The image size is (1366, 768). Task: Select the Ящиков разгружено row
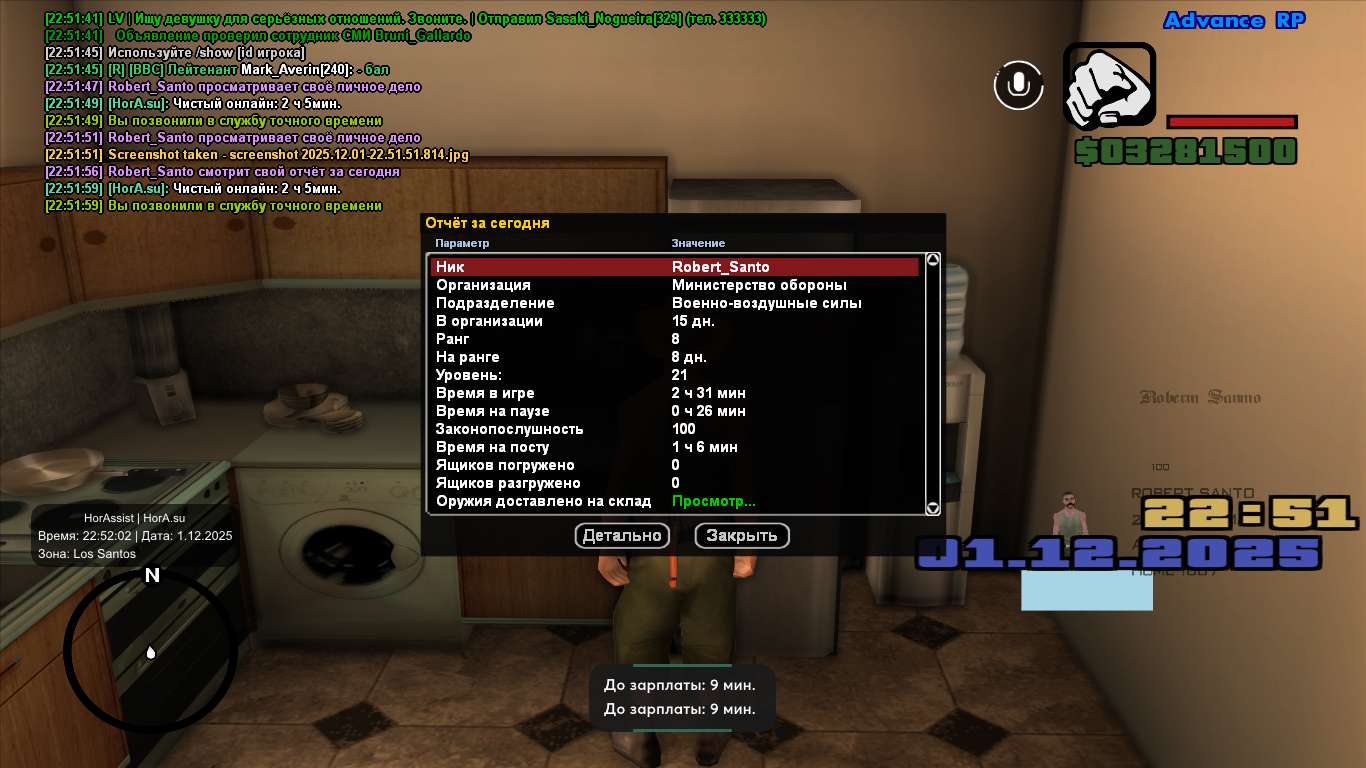(x=674, y=483)
